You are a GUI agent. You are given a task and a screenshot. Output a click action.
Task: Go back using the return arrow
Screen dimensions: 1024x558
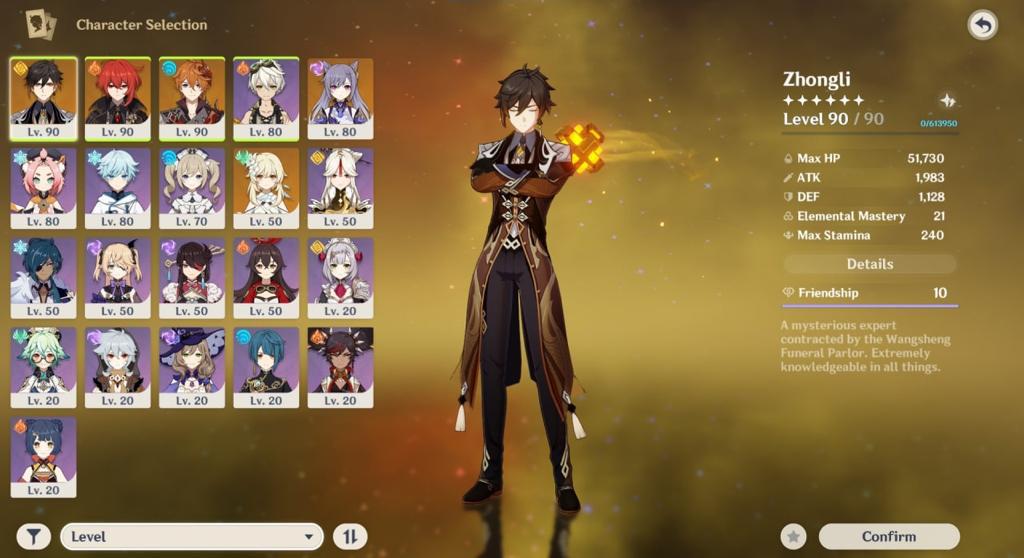pos(982,25)
